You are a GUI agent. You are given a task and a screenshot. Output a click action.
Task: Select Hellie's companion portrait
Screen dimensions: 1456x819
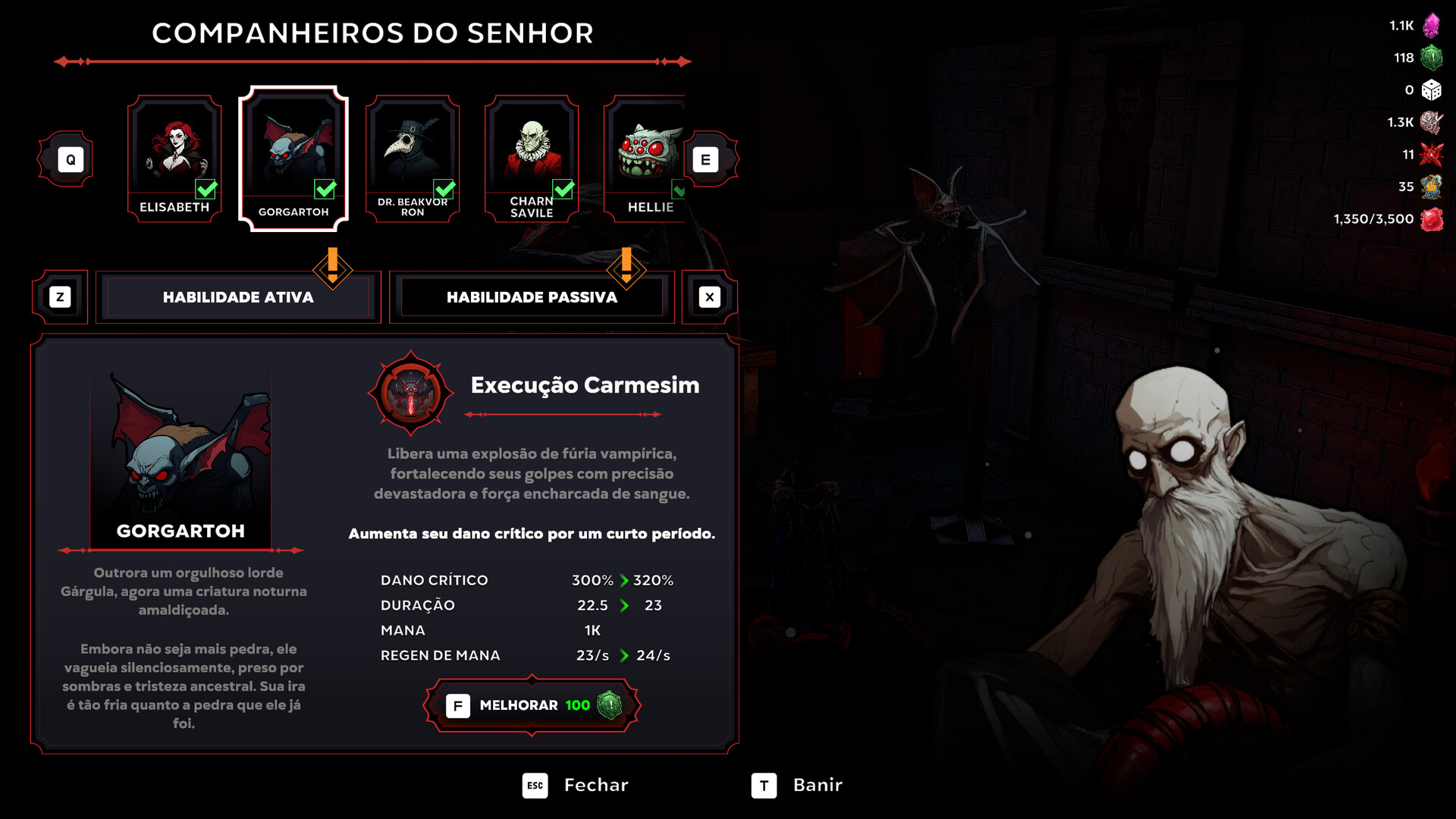(648, 148)
